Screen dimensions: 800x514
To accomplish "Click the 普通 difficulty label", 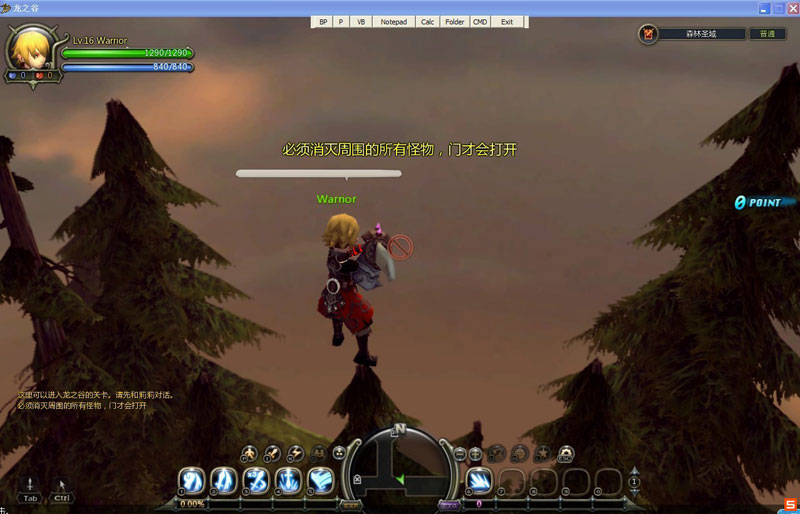I will (x=767, y=34).
